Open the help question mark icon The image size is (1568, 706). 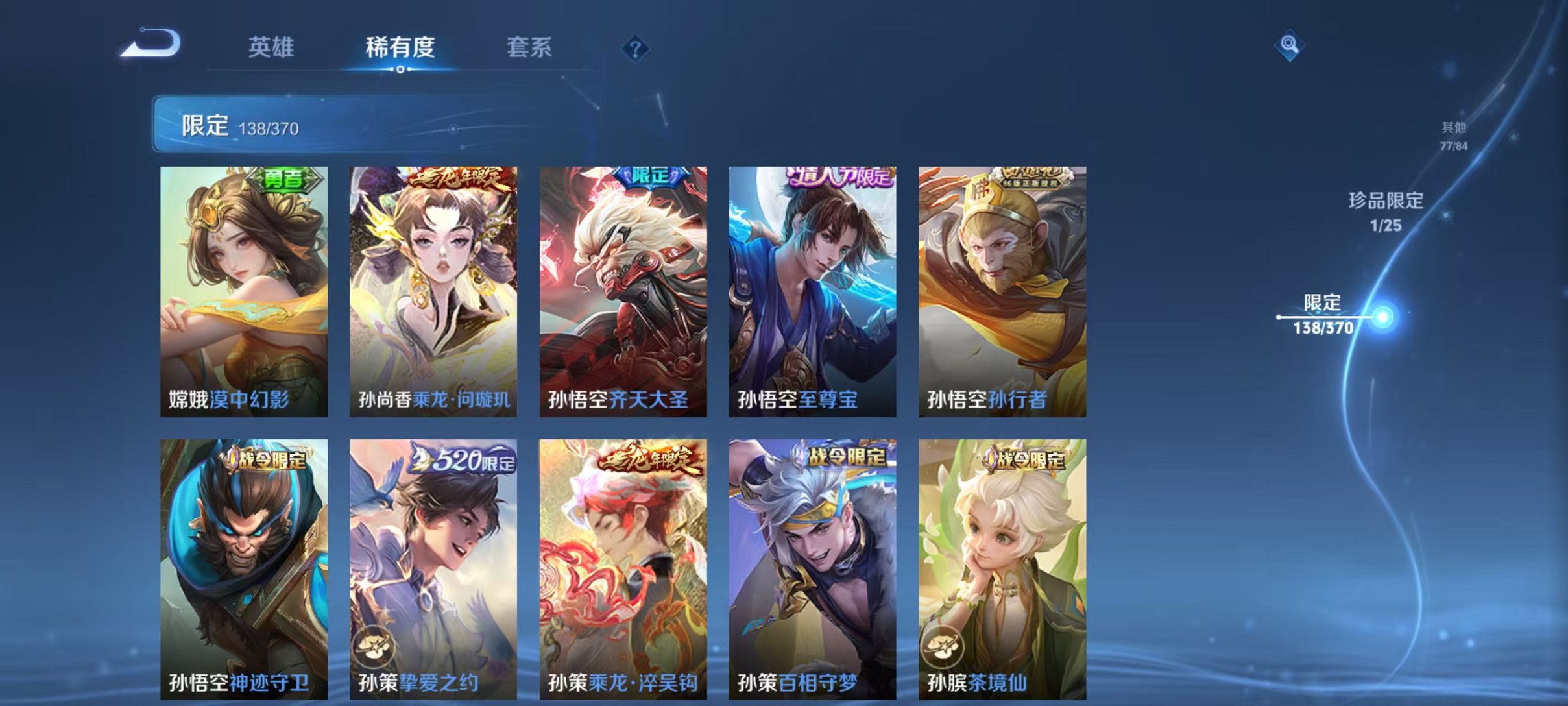(x=637, y=49)
